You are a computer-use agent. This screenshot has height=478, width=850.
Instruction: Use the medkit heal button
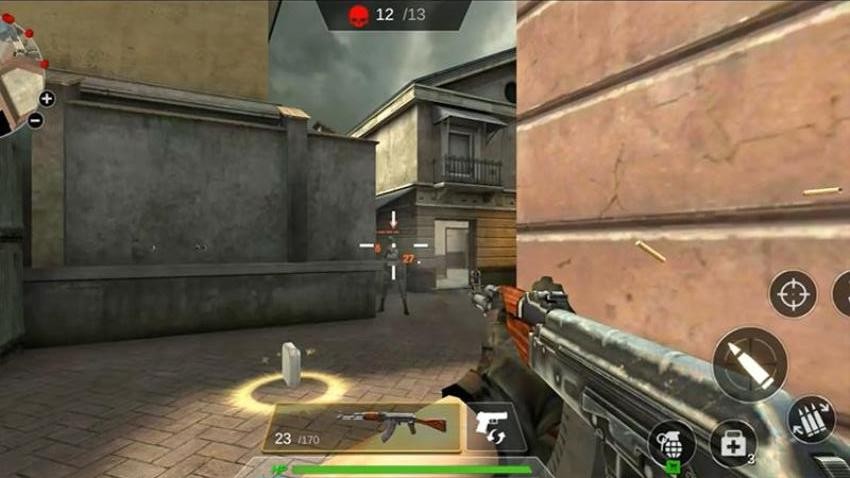(732, 443)
